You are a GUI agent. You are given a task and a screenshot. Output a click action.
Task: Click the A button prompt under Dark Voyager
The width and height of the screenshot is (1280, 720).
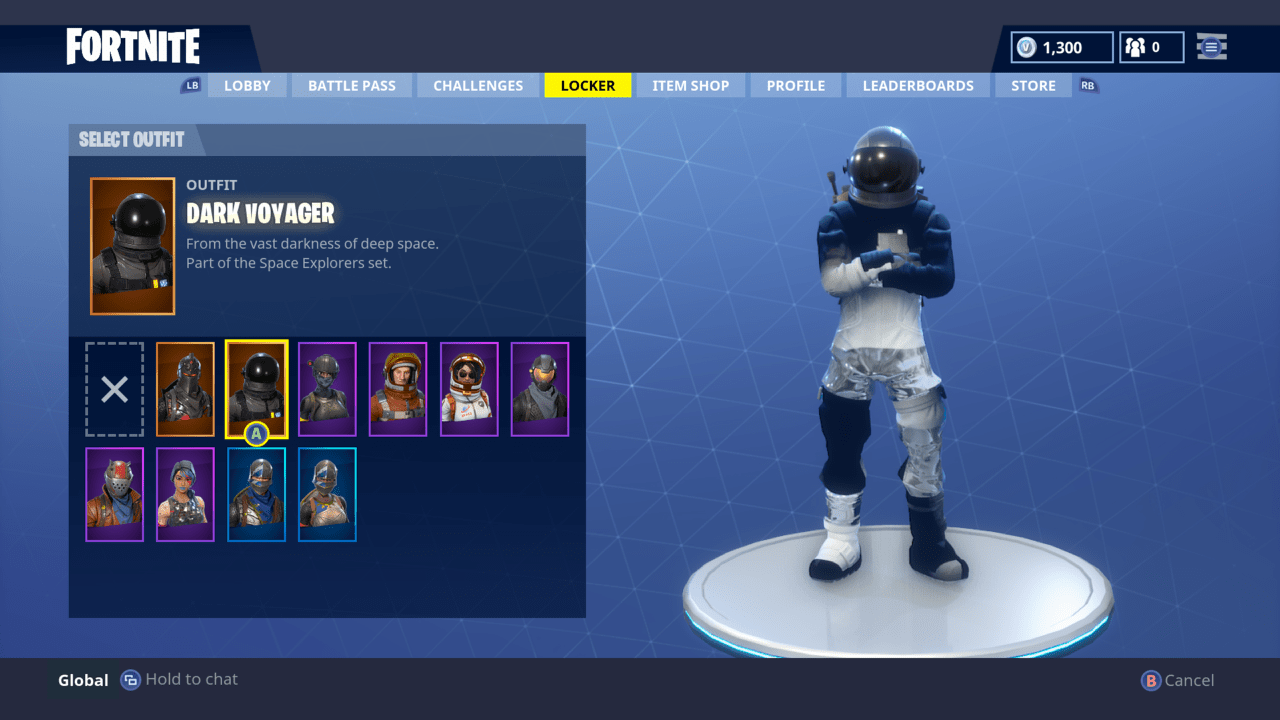257,433
